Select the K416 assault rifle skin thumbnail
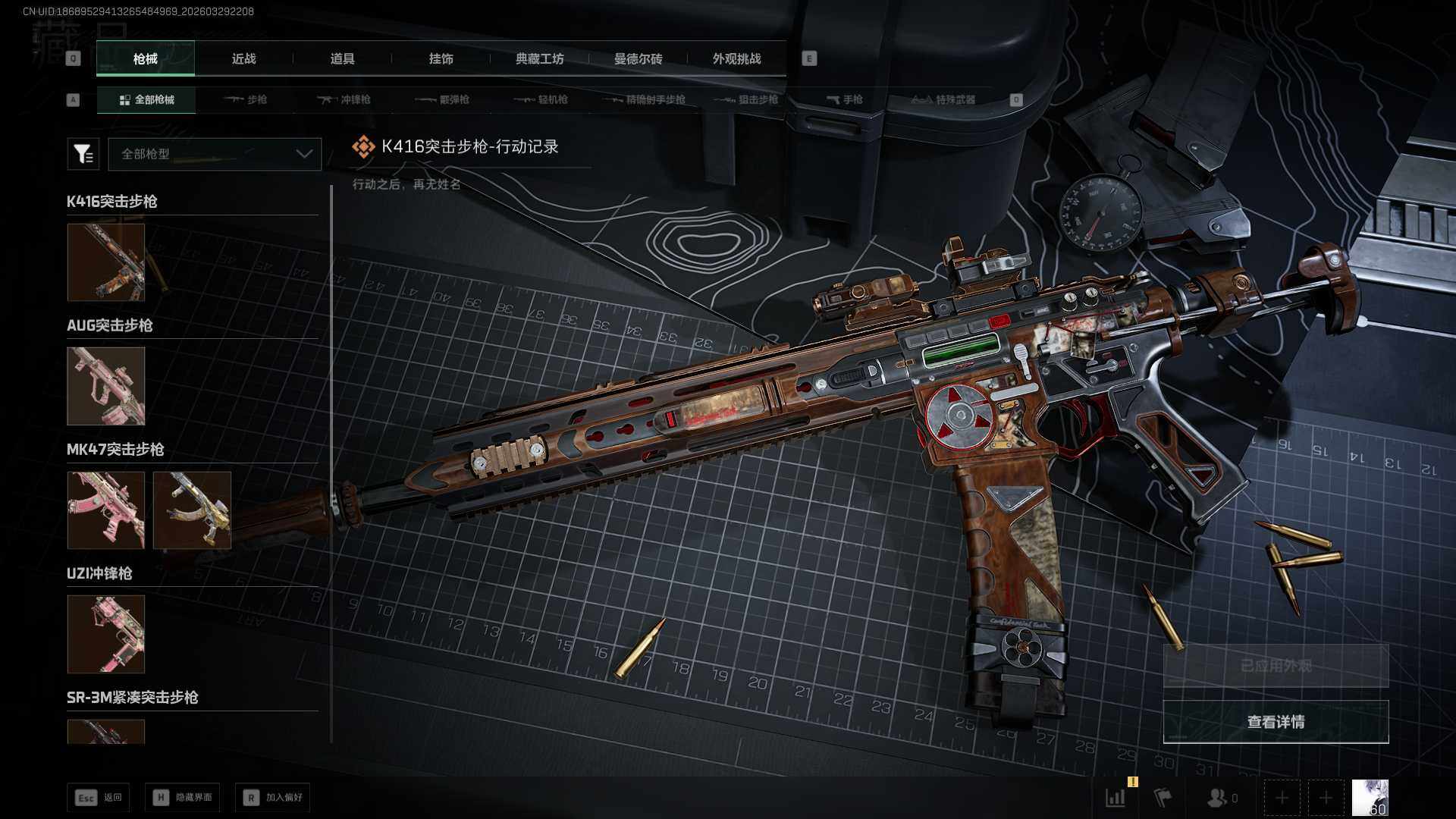 (106, 262)
